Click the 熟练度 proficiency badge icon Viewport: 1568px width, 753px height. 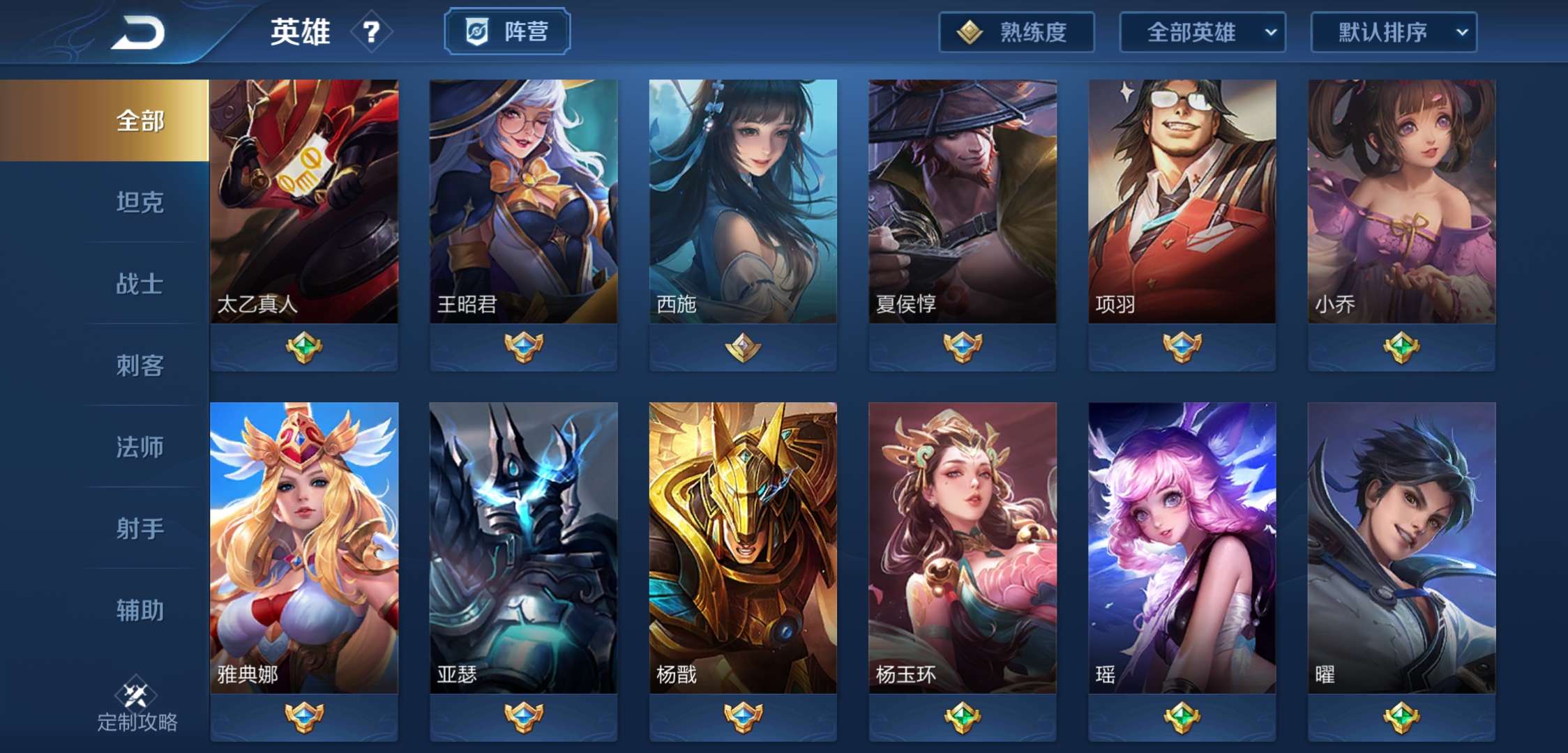[x=970, y=31]
